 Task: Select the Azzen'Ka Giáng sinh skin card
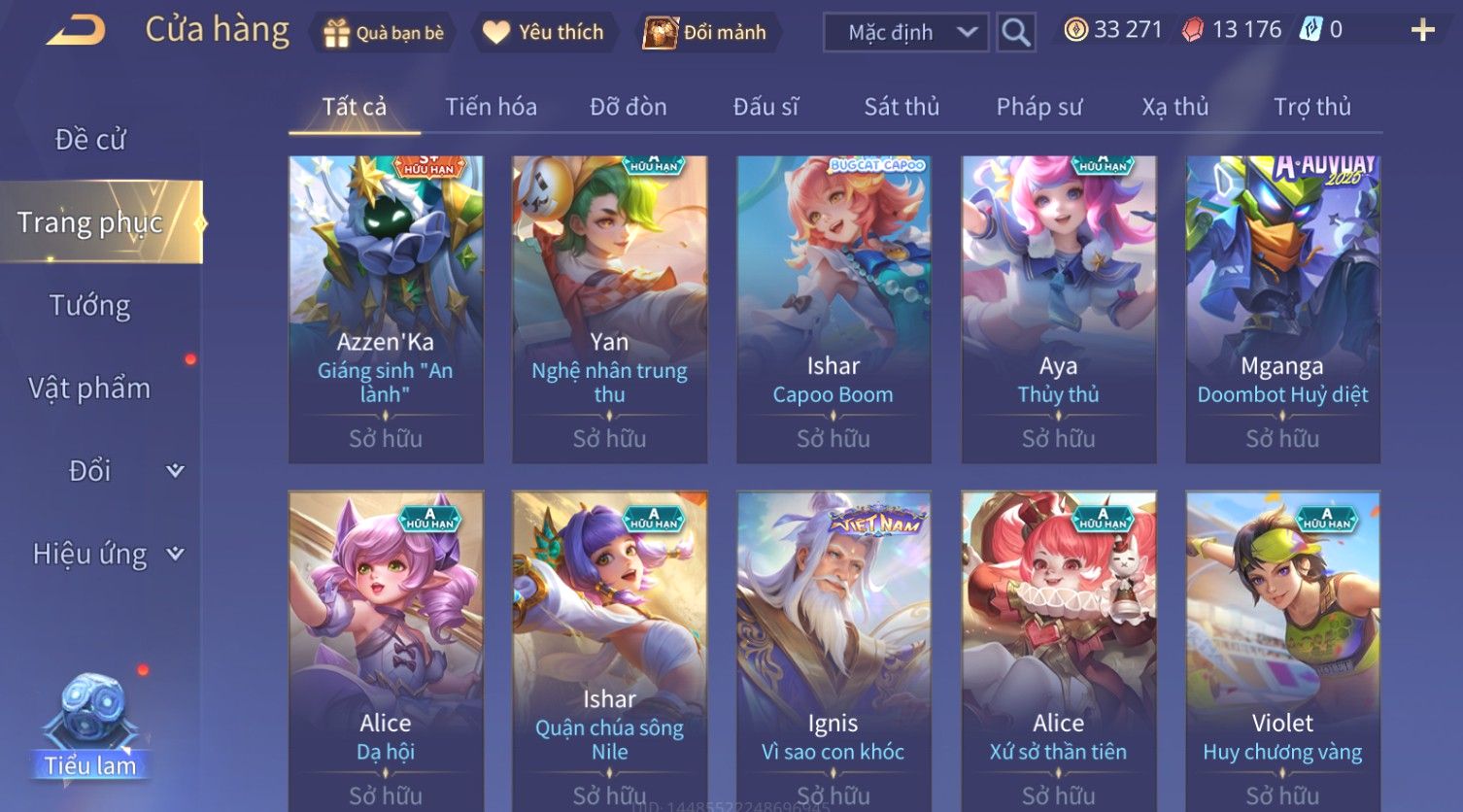[x=386, y=309]
